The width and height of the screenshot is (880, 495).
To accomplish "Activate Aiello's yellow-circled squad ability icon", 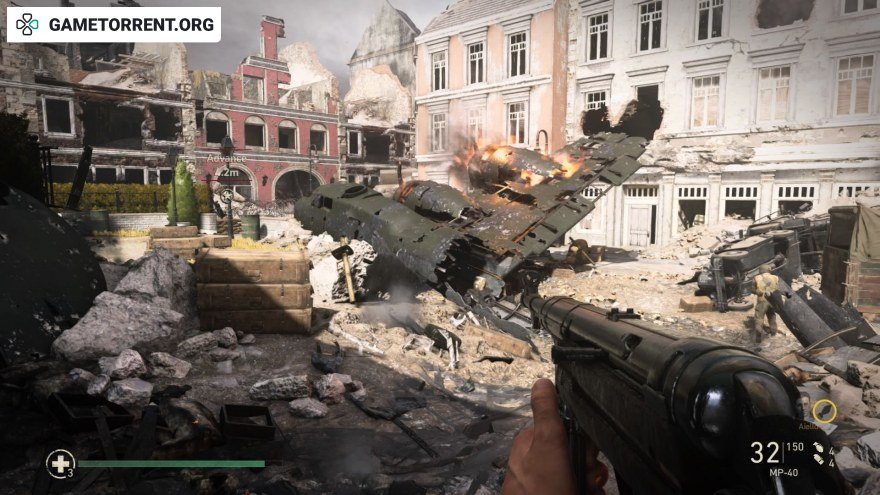I will click(823, 410).
